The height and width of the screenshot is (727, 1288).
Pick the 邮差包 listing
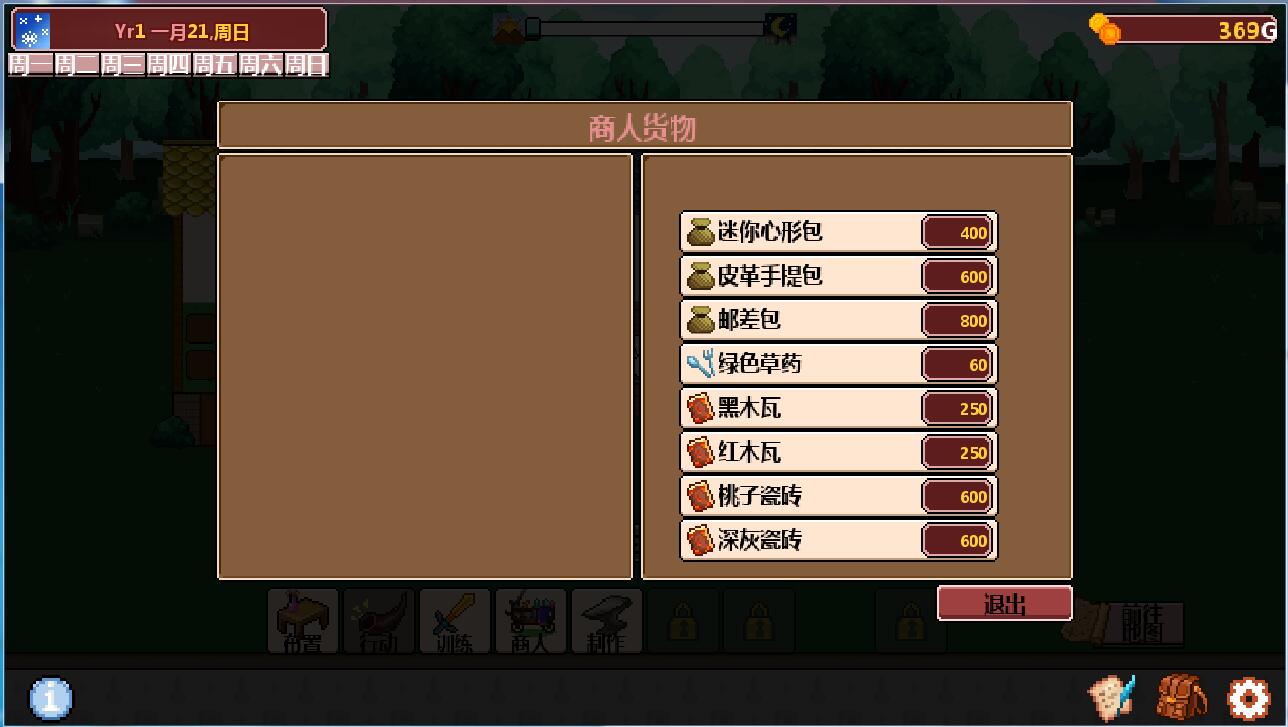coord(838,320)
